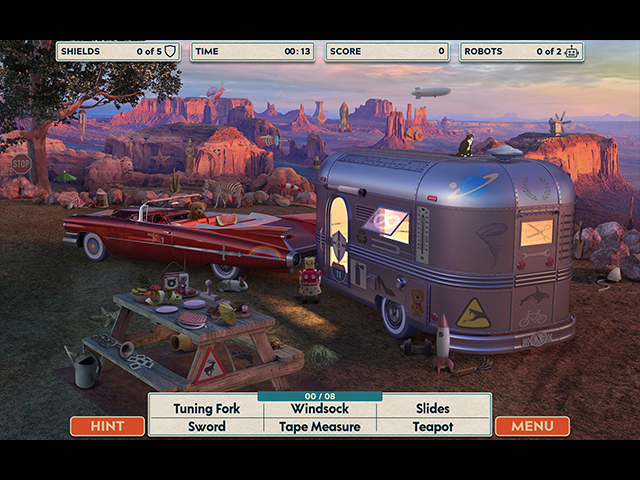The width and height of the screenshot is (640, 480).
Task: Choose Teapot from the item list
Action: tap(433, 426)
